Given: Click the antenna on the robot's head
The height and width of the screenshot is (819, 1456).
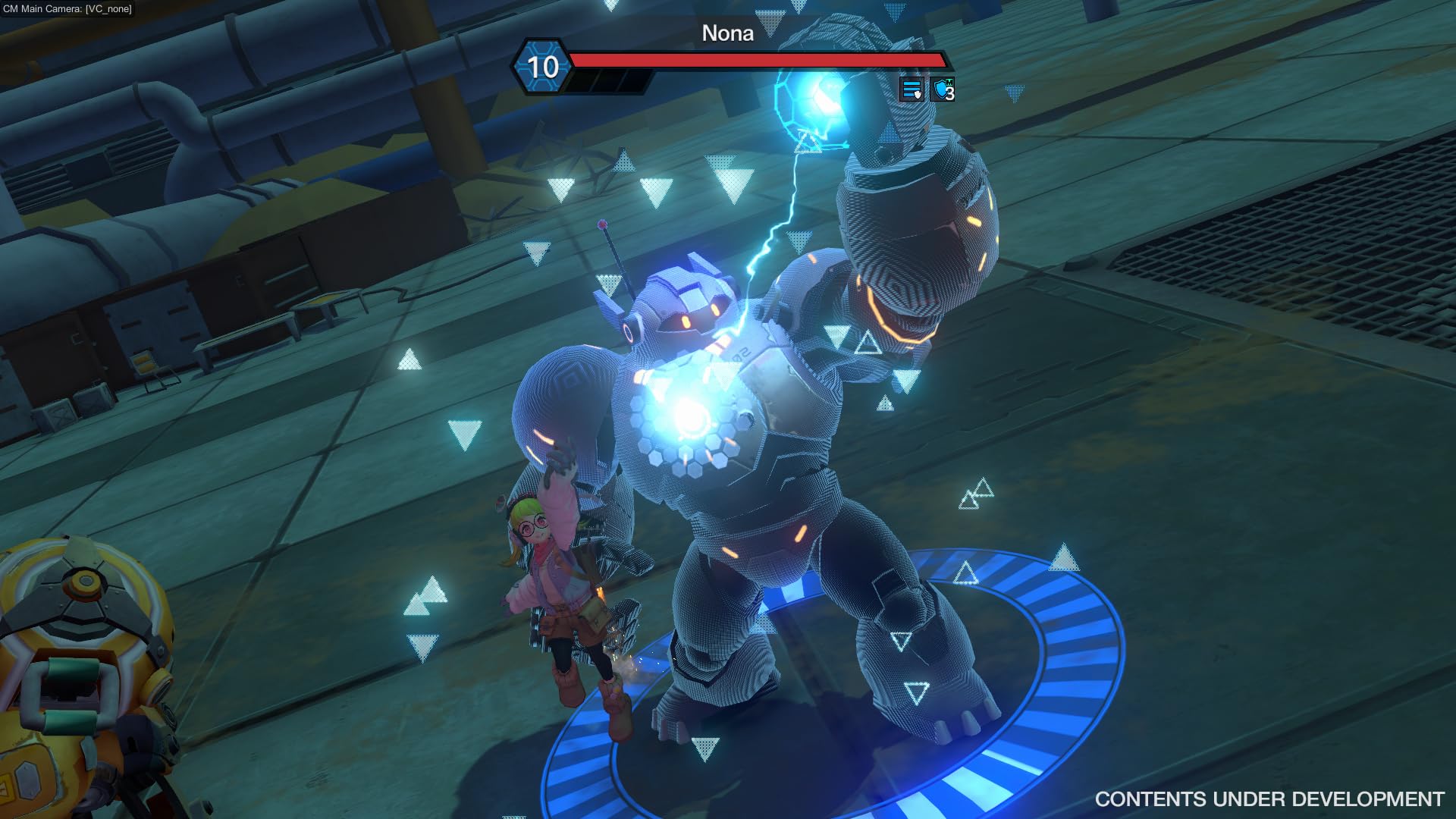Looking at the screenshot, I should pos(607,243).
